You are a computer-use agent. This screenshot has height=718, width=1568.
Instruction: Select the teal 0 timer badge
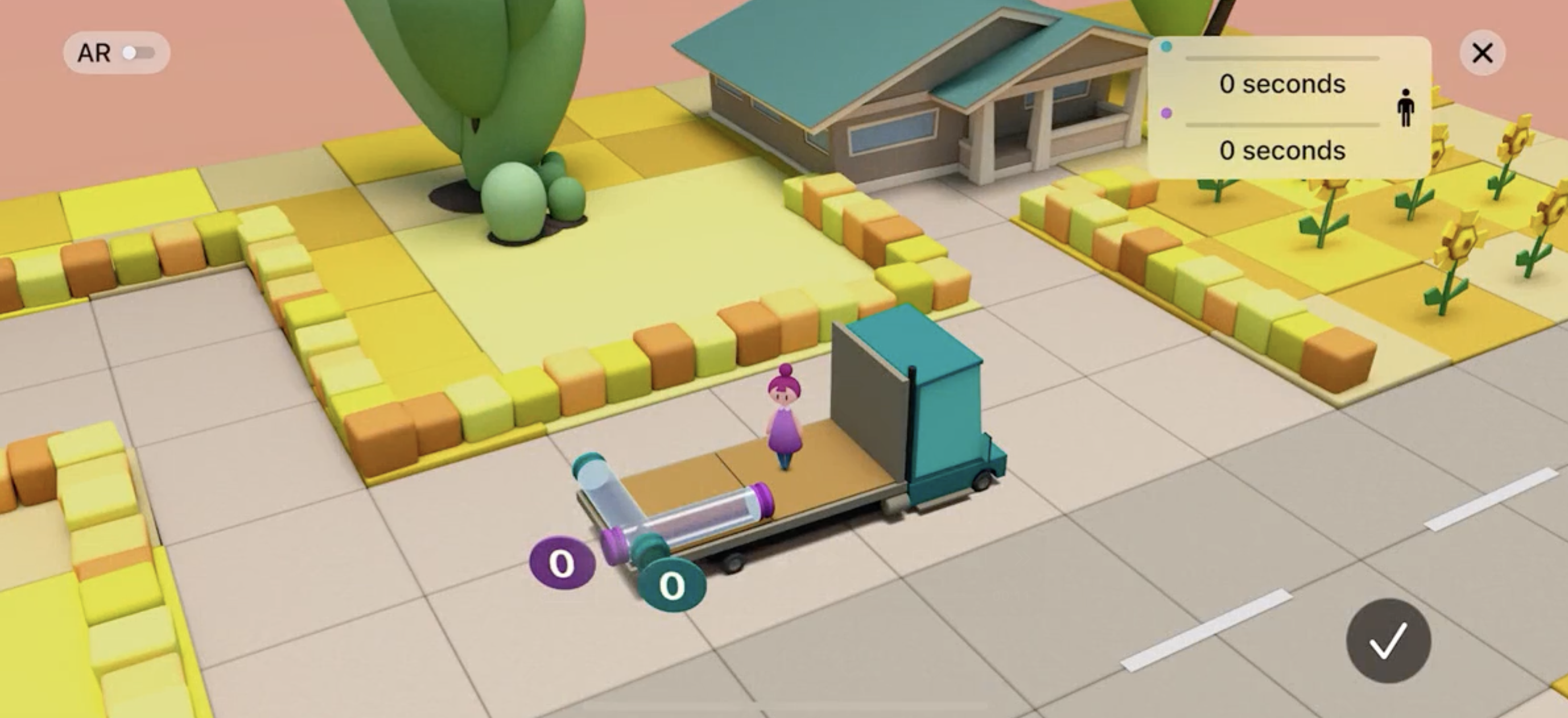coord(671,585)
